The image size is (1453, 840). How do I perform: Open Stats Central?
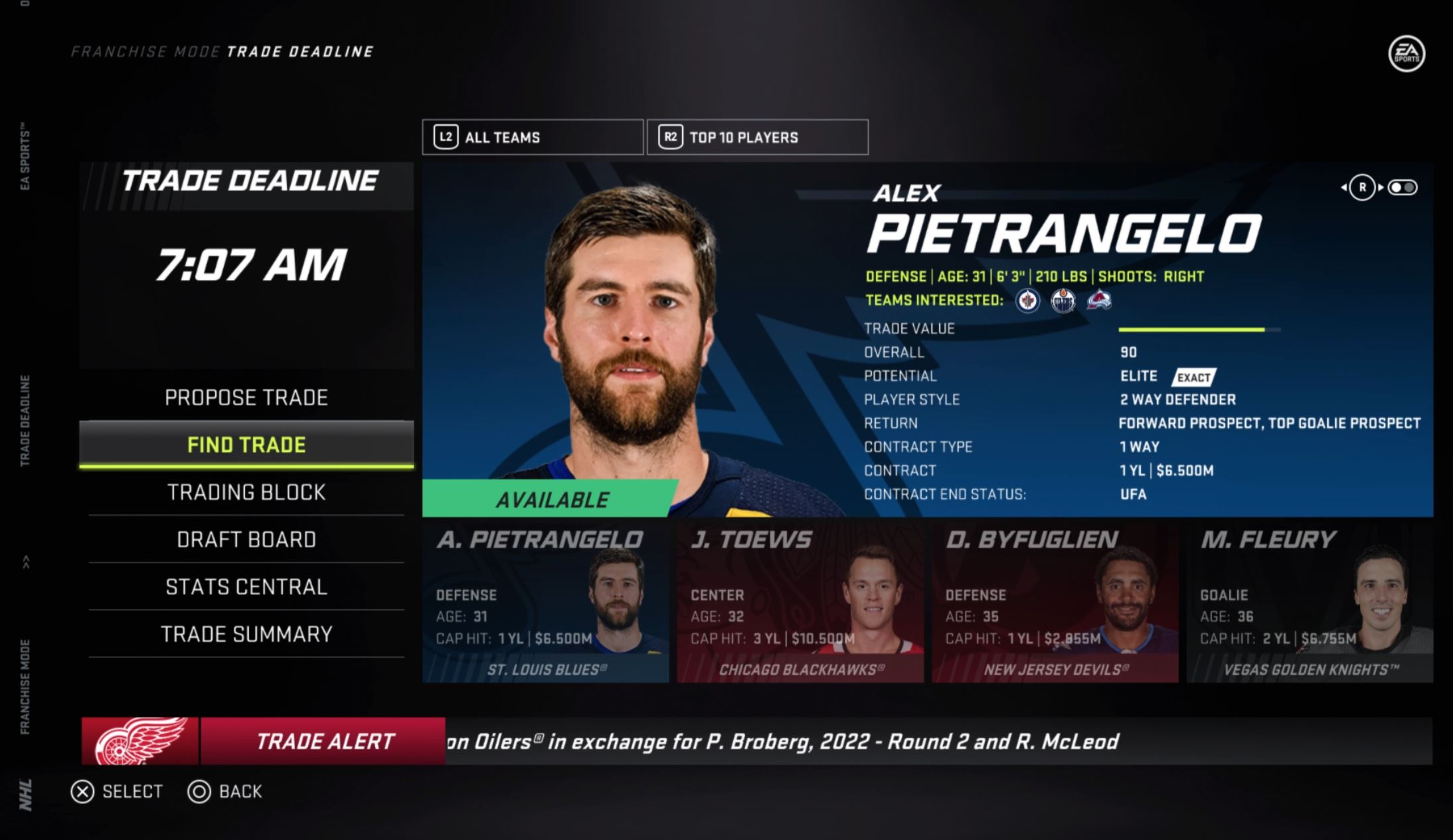246,587
